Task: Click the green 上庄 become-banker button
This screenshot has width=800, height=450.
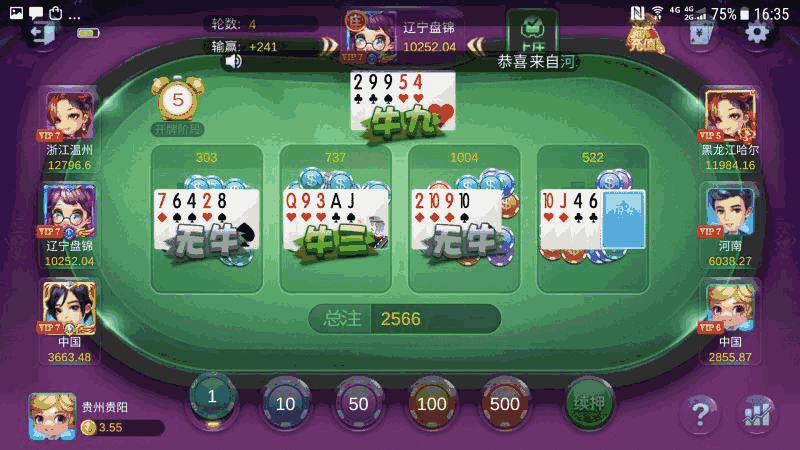Action: point(532,31)
